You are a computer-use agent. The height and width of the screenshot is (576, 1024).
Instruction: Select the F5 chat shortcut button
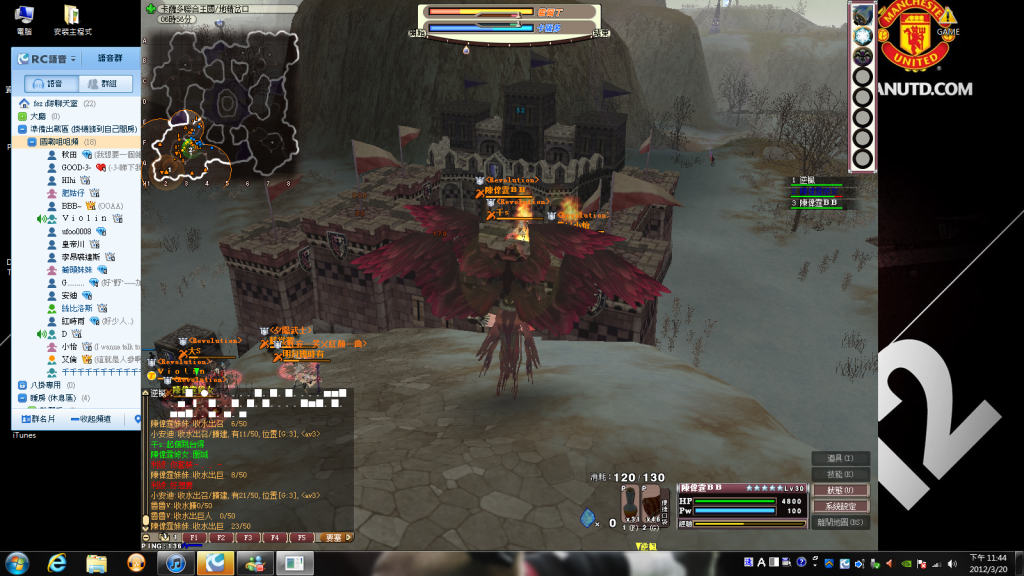[x=302, y=537]
